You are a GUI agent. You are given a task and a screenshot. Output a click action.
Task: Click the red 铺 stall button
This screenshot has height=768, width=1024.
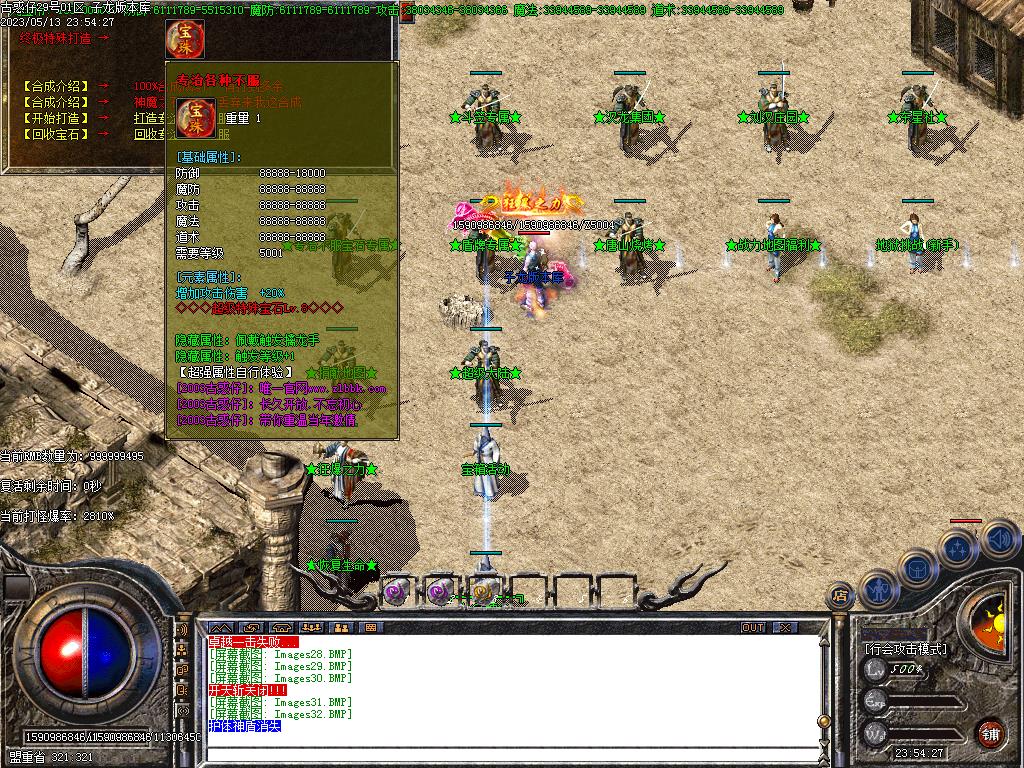pyautogui.click(x=990, y=731)
